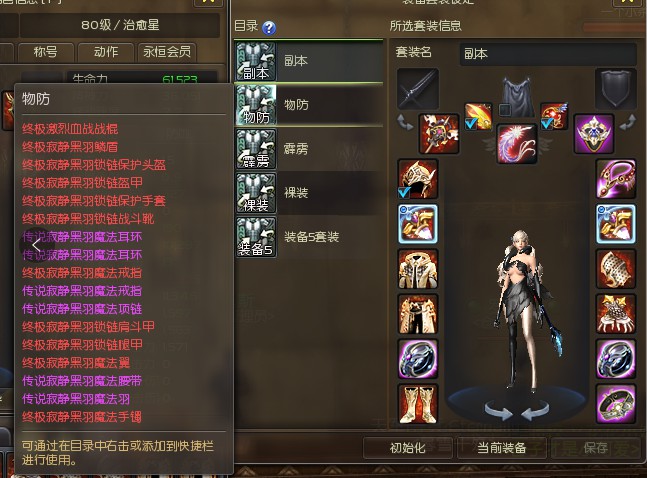Switch to the 永恒会员 tab
Viewport: 647px width, 478px height.
(x=166, y=51)
